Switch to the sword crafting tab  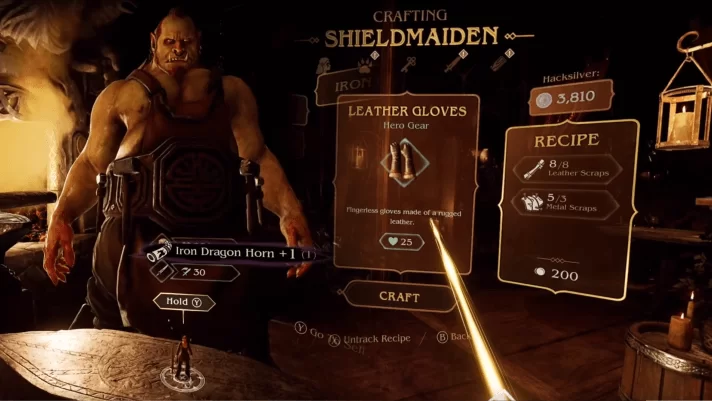click(452, 66)
